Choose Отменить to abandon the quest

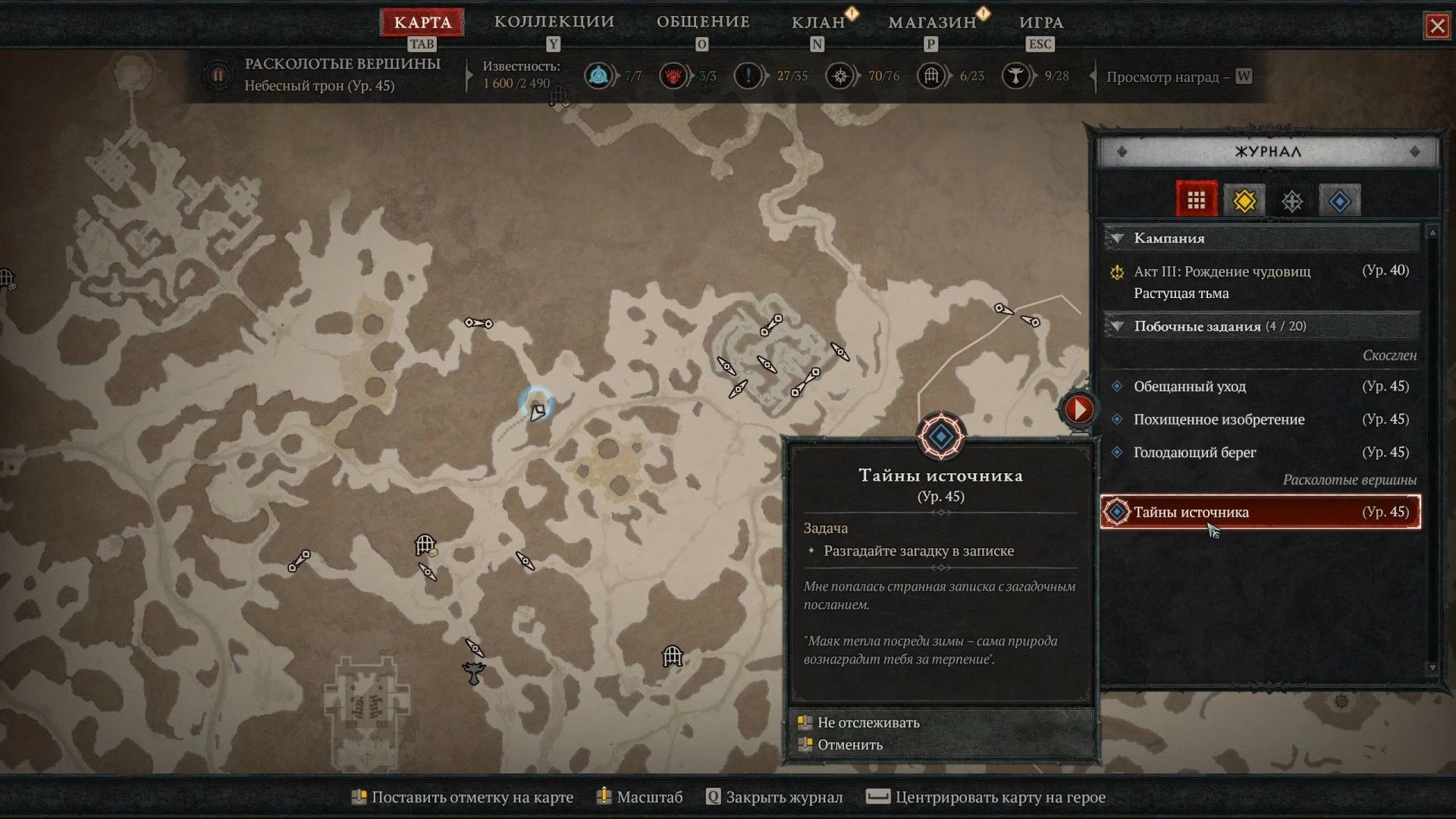(850, 745)
